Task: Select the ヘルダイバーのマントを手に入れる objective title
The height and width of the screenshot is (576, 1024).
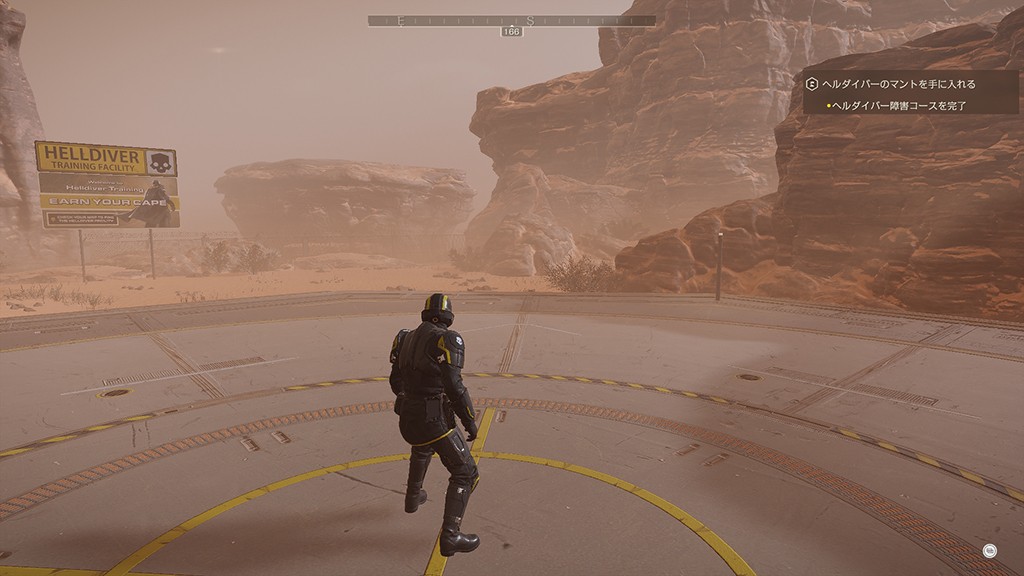Action: point(897,85)
